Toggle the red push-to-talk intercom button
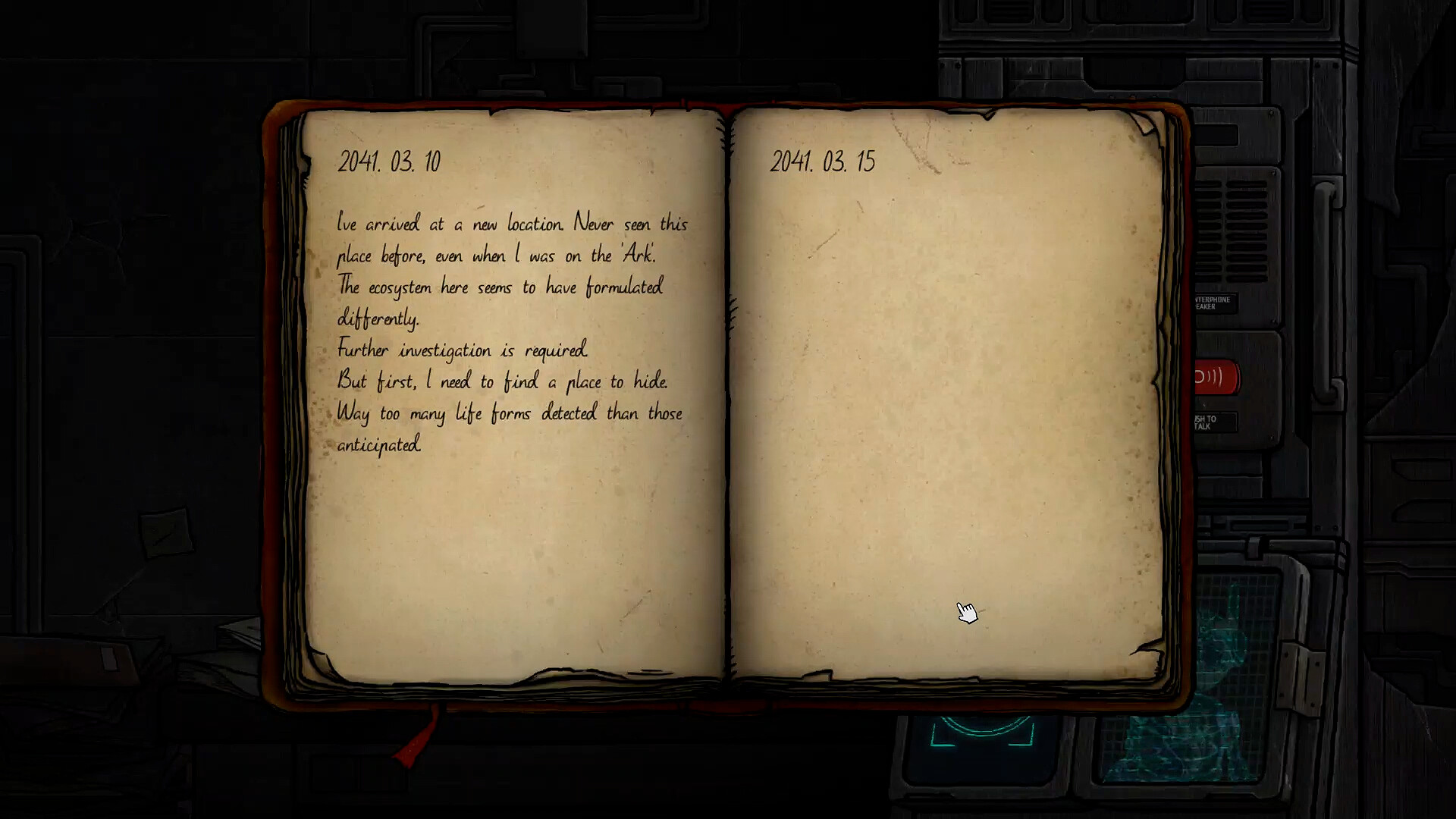The width and height of the screenshot is (1456, 819). (x=1213, y=375)
